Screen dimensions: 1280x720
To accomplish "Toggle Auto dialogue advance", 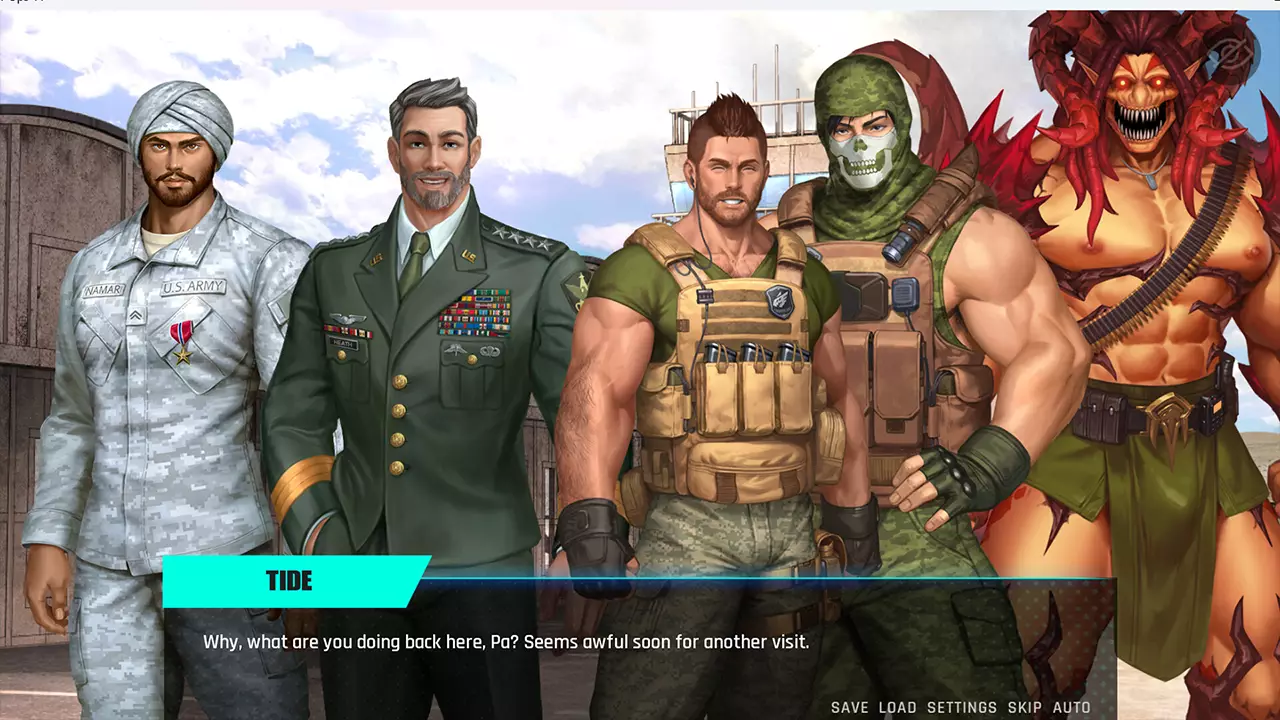I will (1071, 707).
